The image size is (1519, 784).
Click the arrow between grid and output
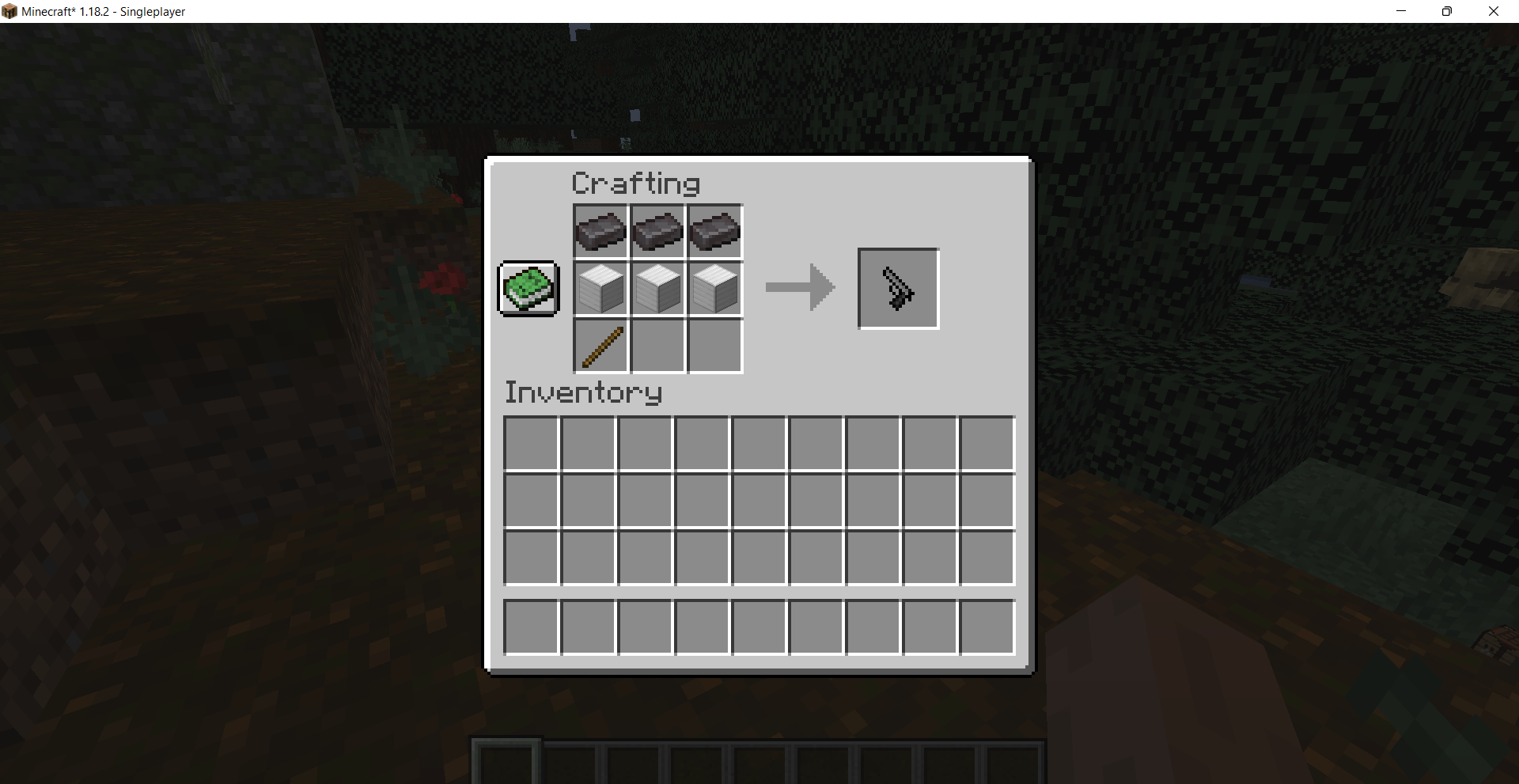click(x=799, y=288)
